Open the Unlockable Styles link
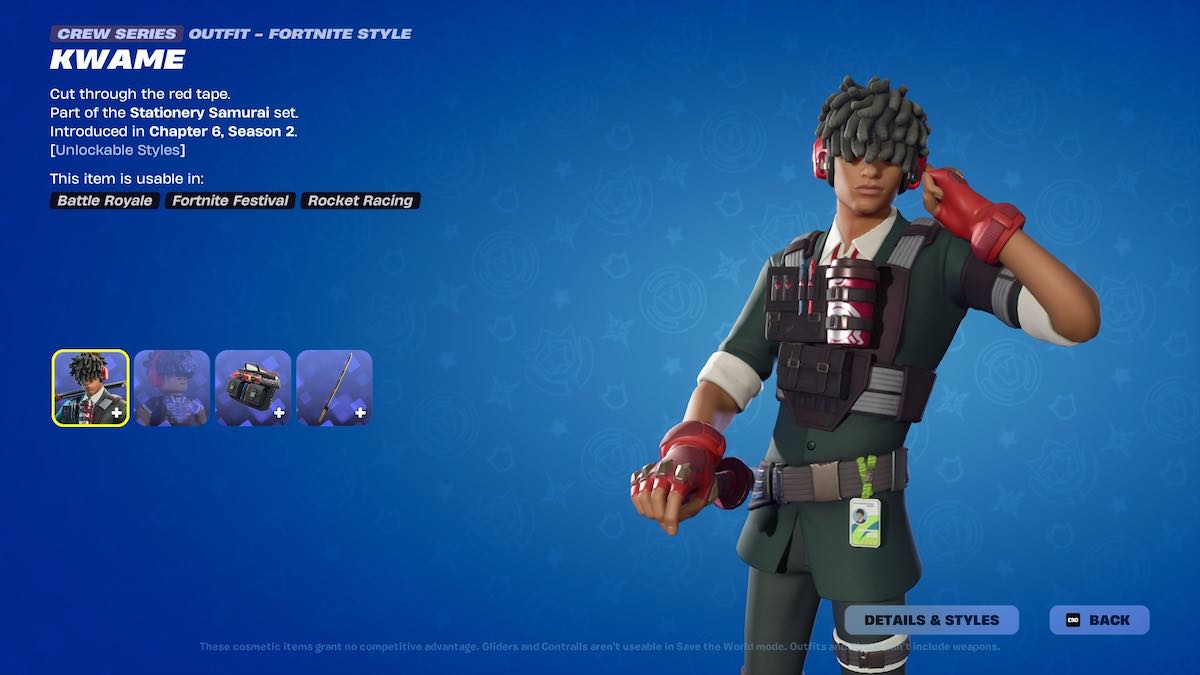 click(x=118, y=150)
